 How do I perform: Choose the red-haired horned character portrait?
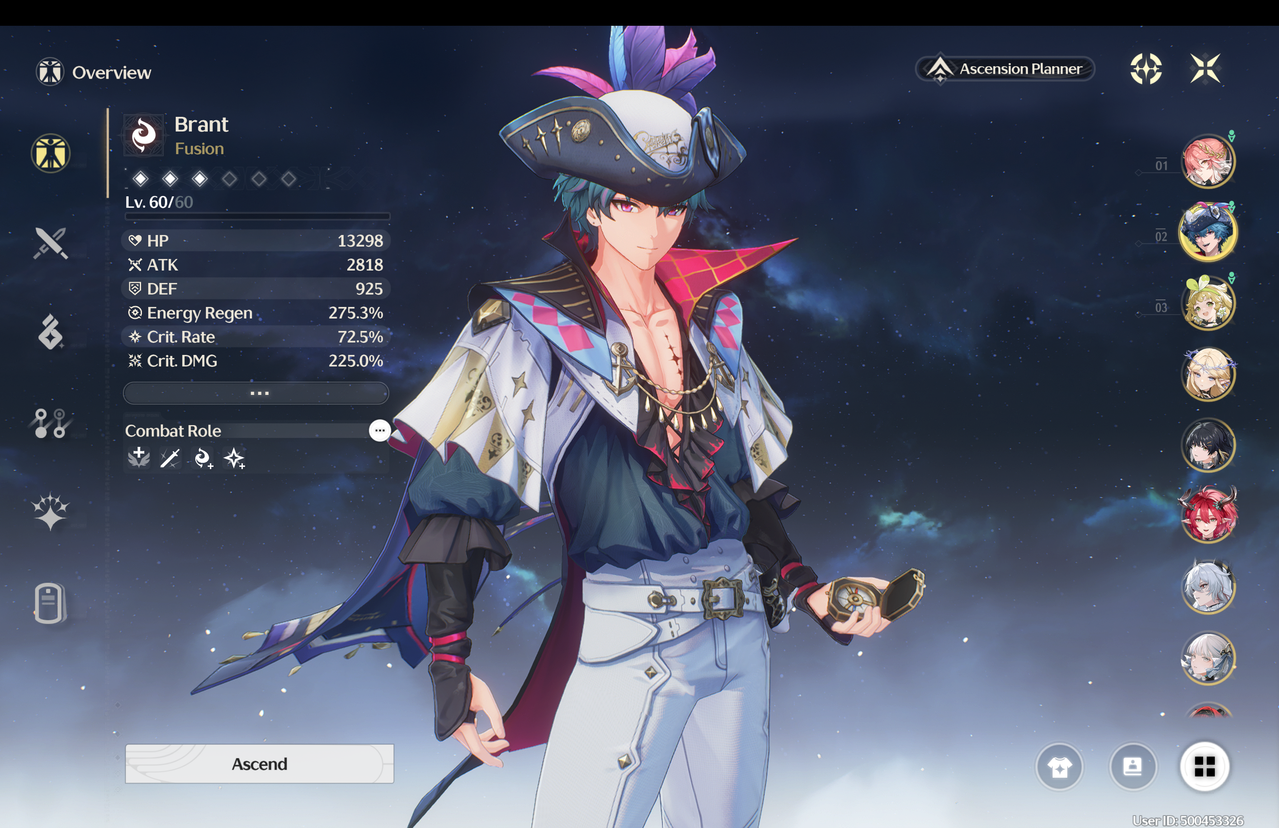point(1208,517)
